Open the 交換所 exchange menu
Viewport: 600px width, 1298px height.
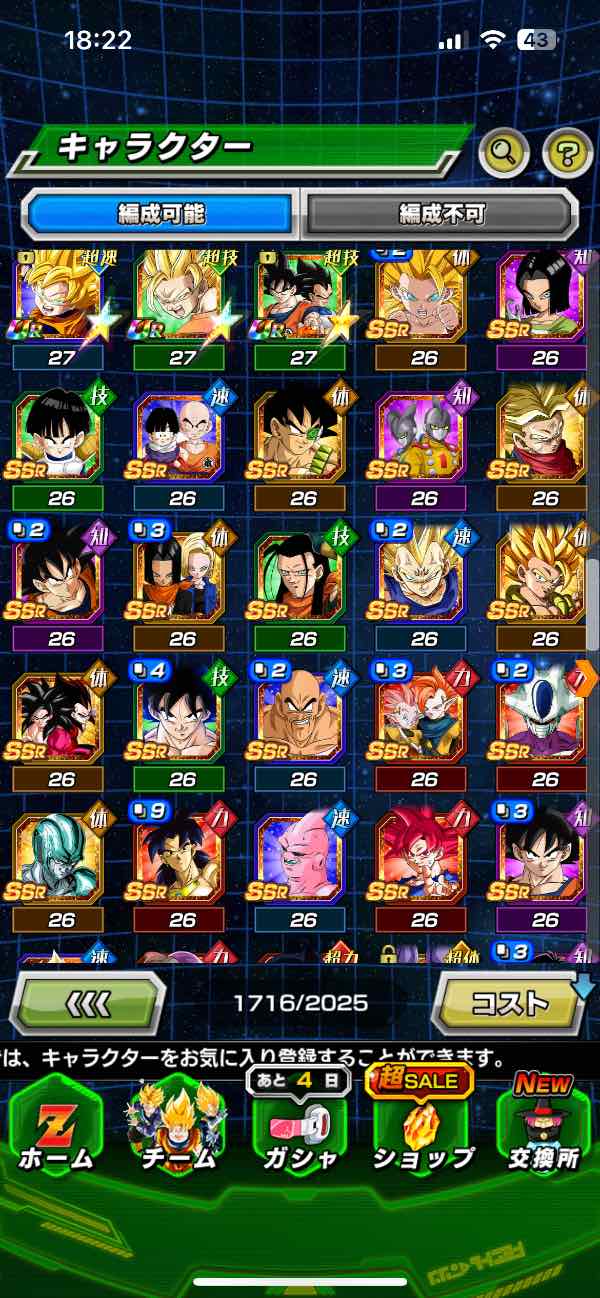click(x=544, y=1125)
